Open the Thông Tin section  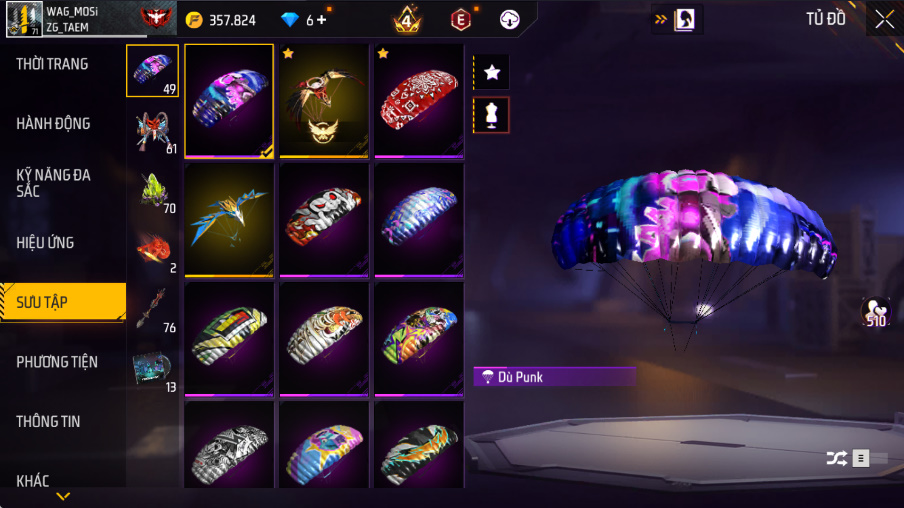click(x=48, y=421)
